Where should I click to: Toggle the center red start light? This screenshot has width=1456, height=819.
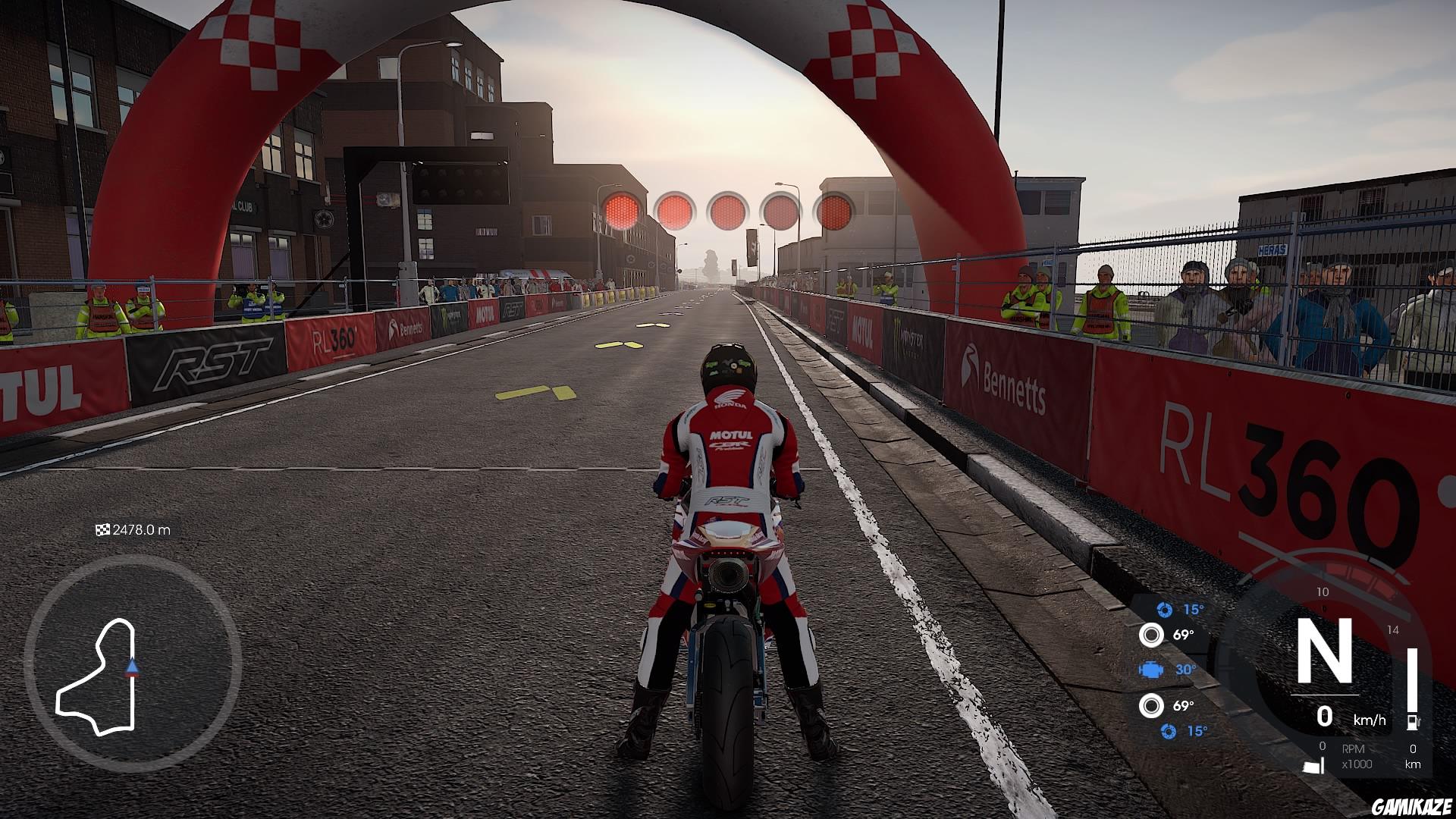pos(728,210)
